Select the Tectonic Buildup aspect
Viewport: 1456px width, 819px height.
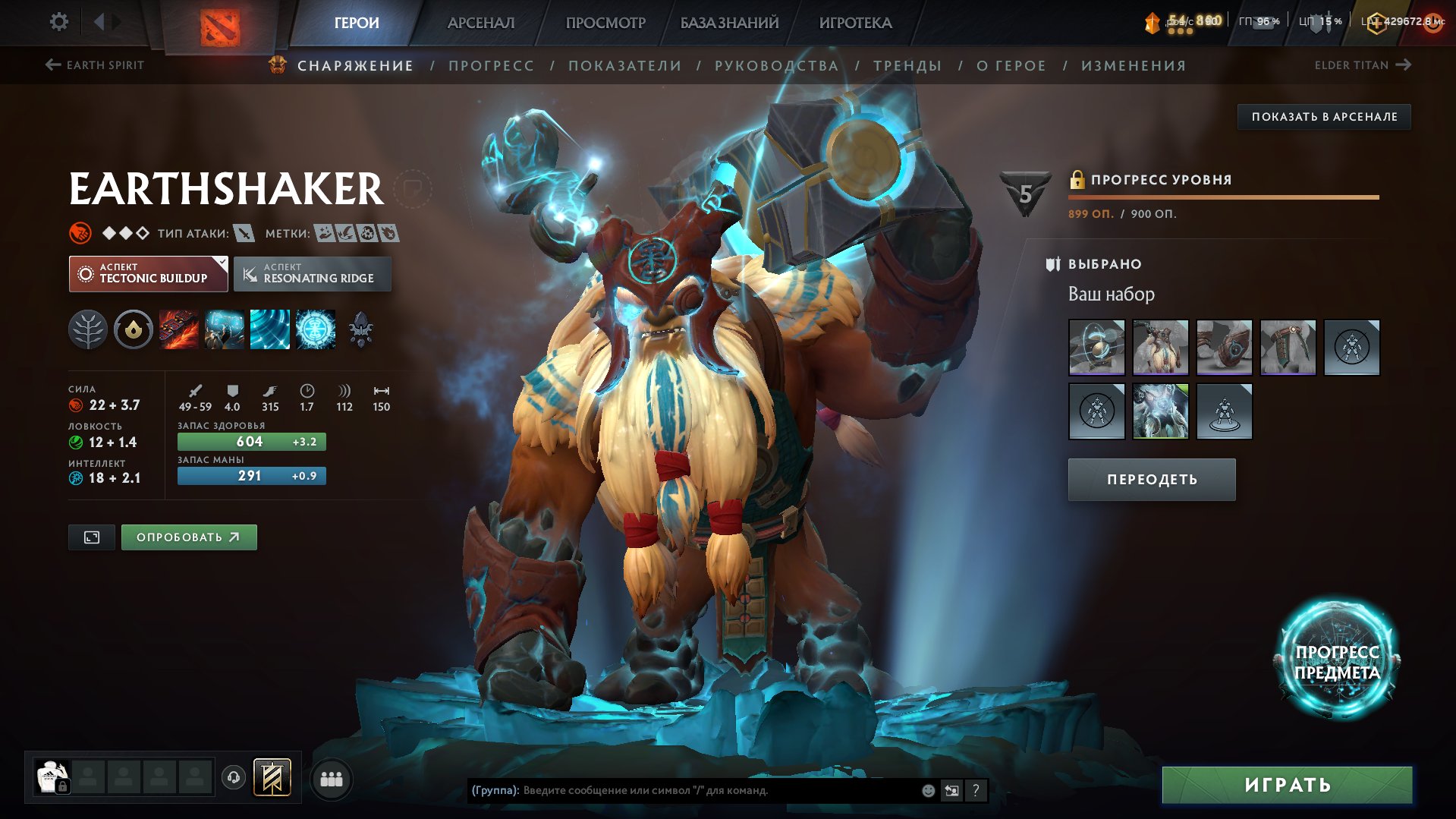[149, 273]
